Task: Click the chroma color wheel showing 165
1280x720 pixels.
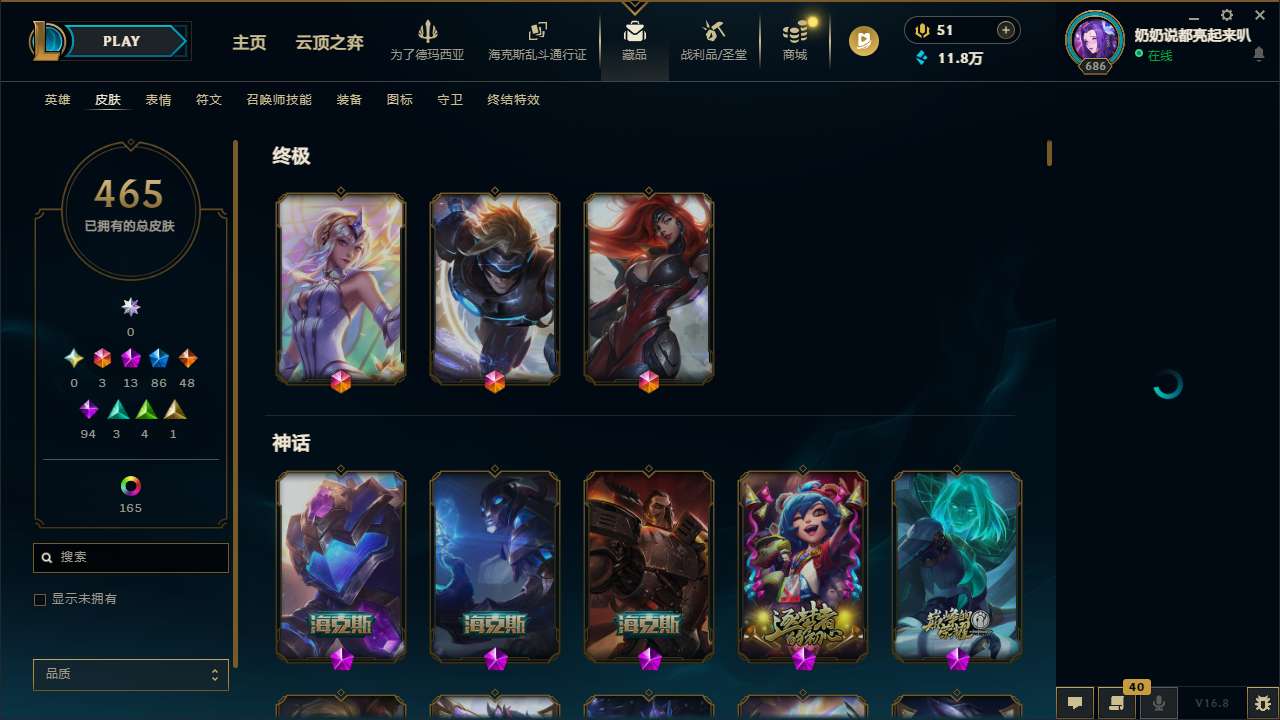Action: (x=130, y=487)
